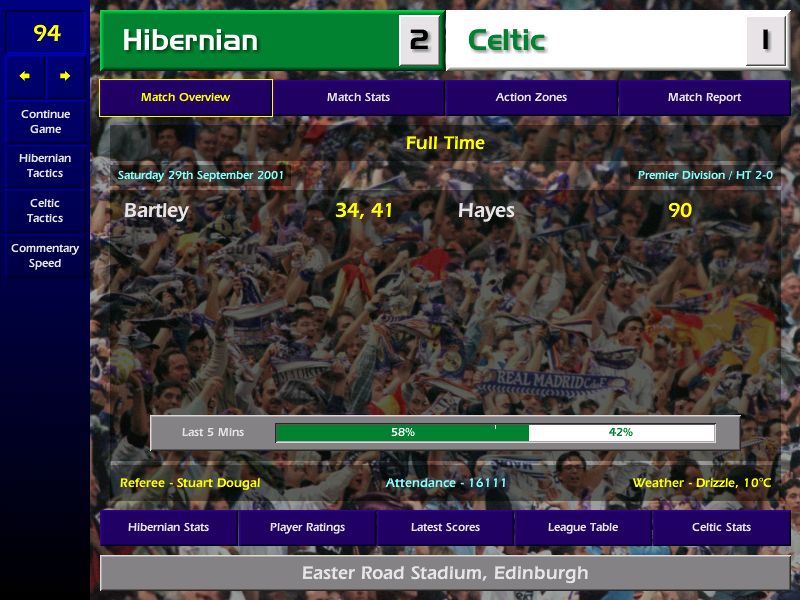Go back with the left arrow
Image resolution: width=800 pixels, height=600 pixels.
(x=25, y=76)
